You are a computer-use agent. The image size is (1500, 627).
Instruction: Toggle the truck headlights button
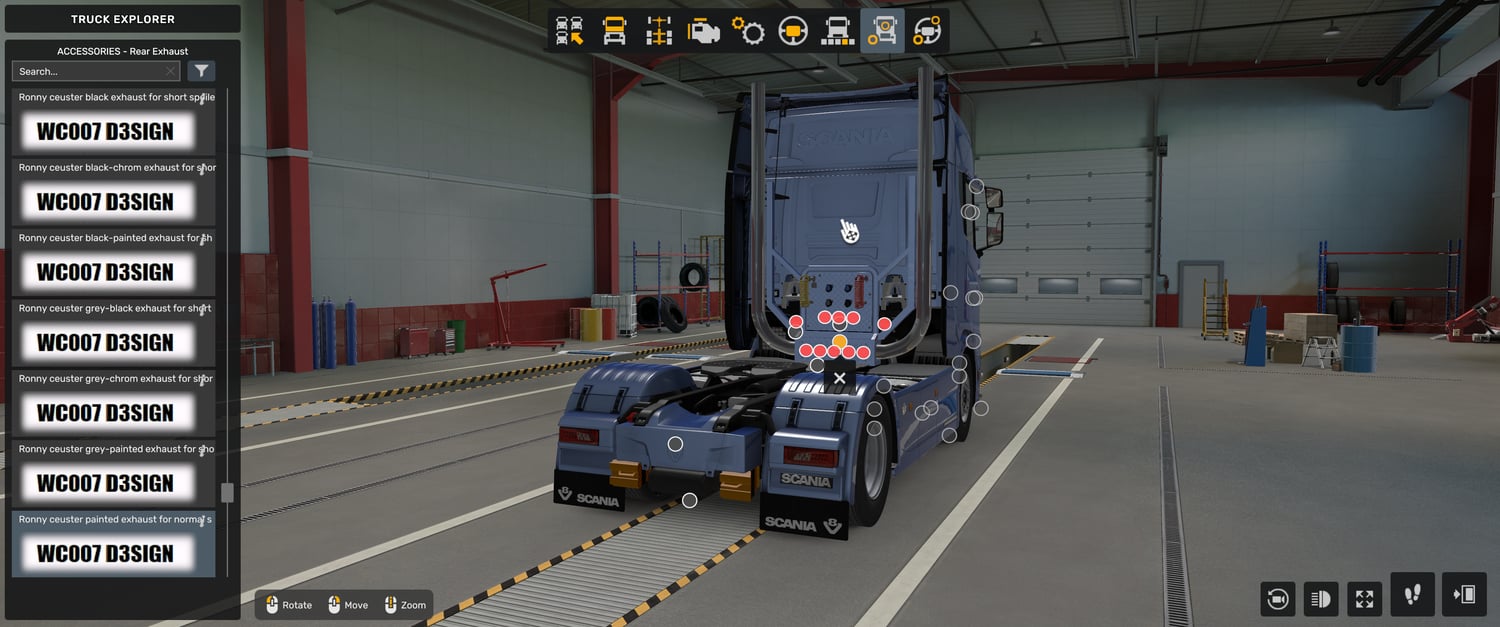pos(1321,599)
